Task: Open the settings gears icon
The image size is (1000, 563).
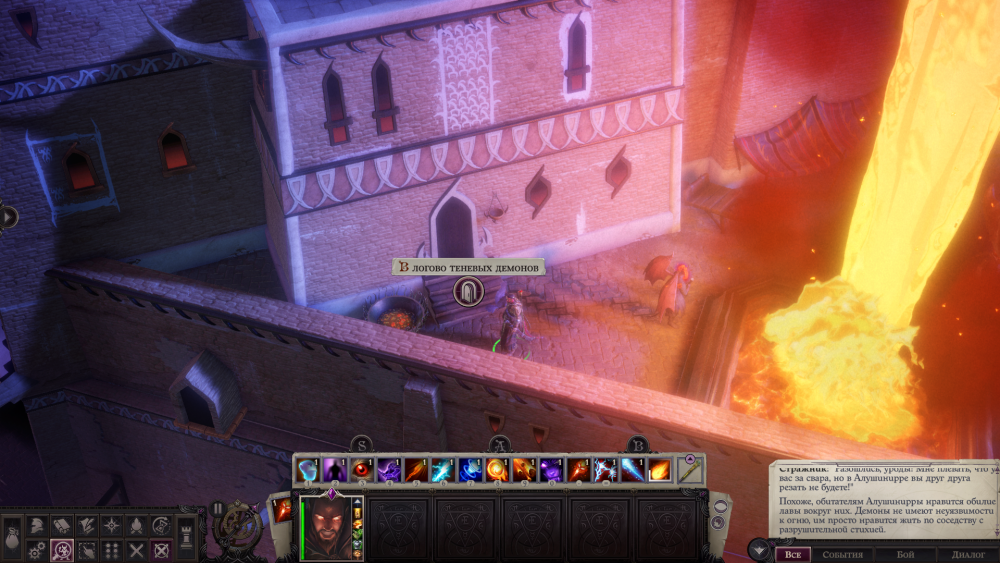Action: point(36,549)
